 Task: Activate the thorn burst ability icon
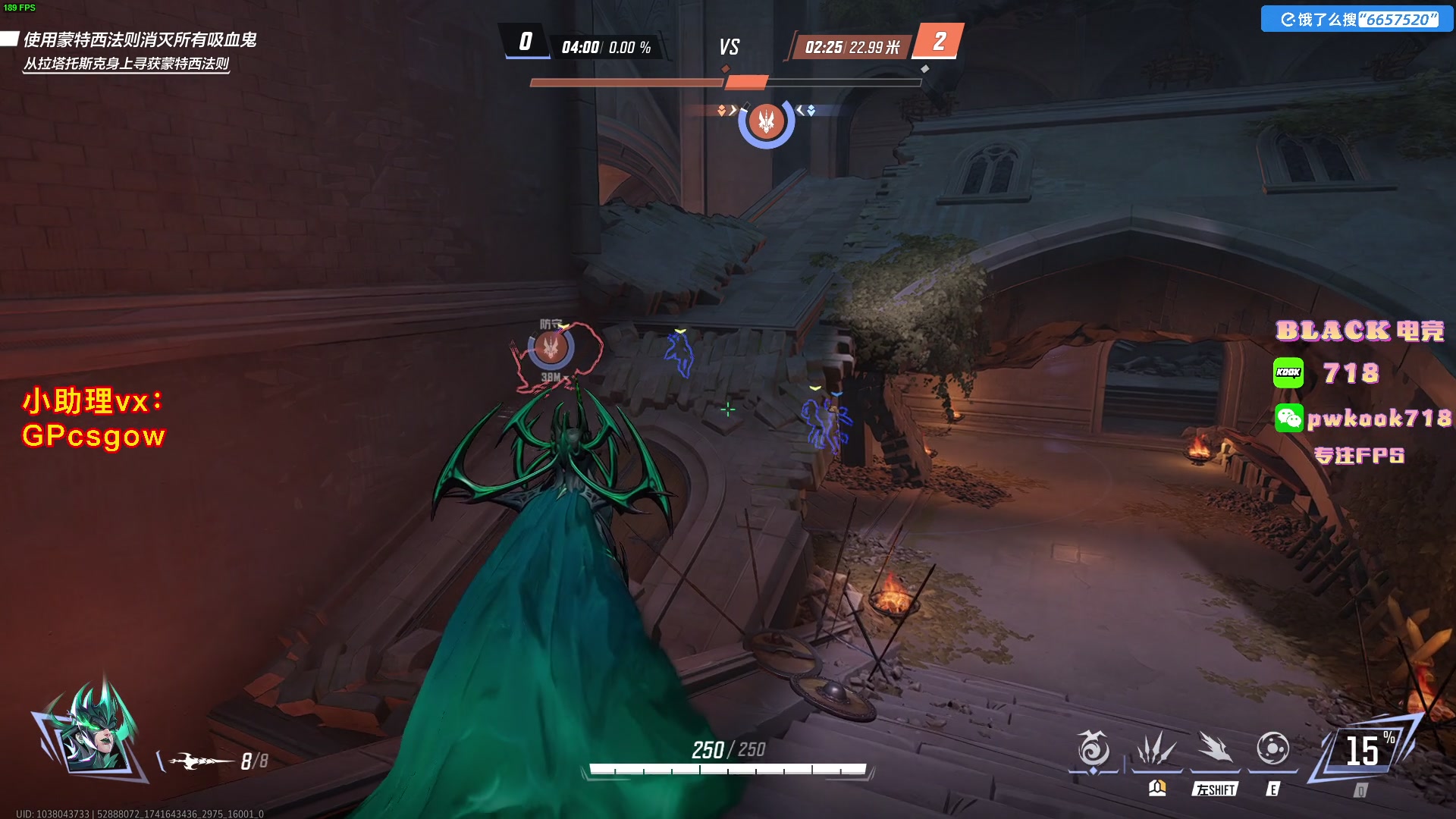1156,749
